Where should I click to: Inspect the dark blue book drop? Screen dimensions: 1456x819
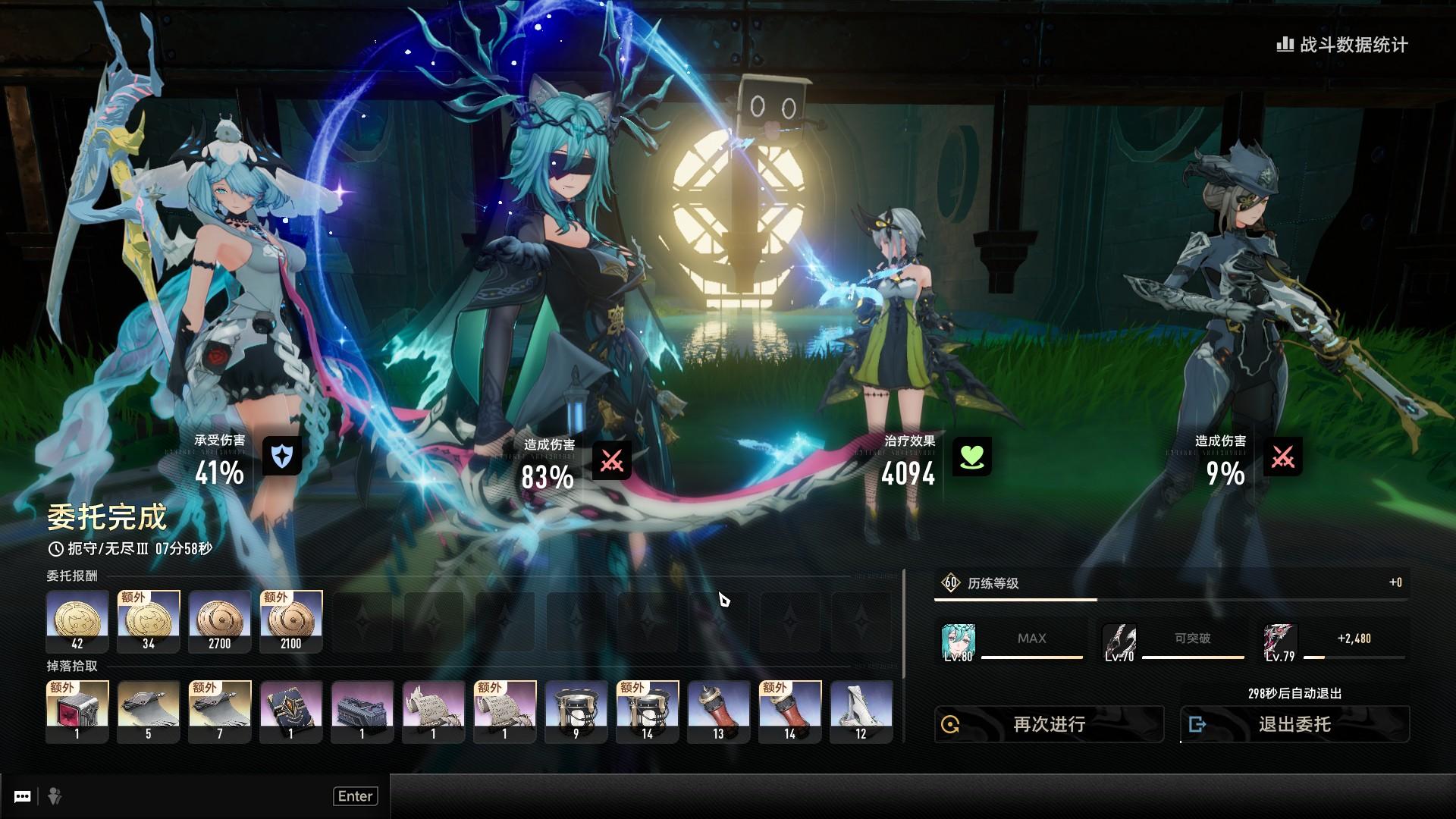pos(291,711)
